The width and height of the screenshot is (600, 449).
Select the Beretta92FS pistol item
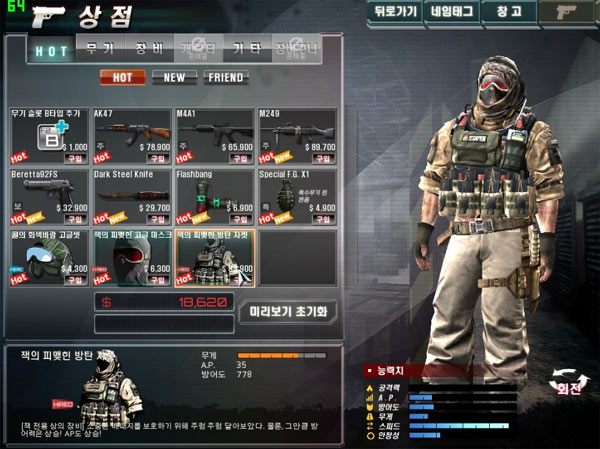(x=50, y=196)
